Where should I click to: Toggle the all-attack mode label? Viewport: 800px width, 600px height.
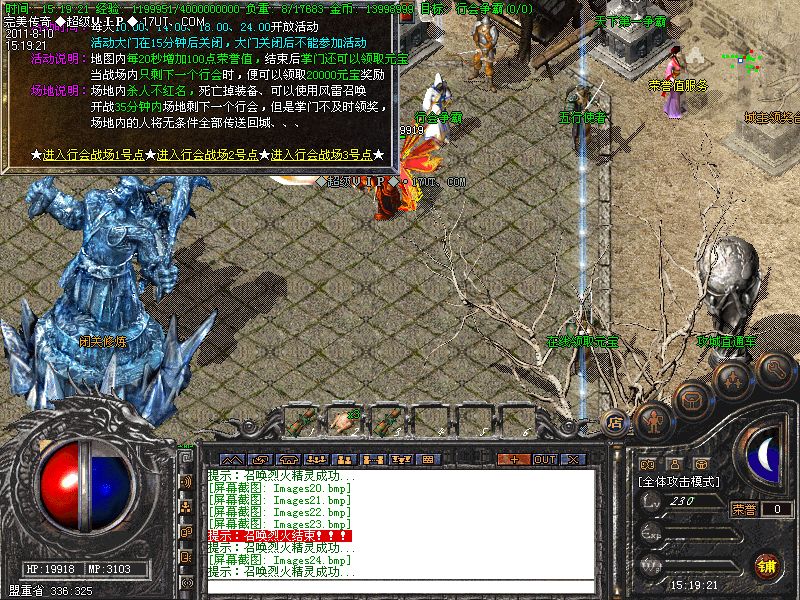(x=679, y=481)
